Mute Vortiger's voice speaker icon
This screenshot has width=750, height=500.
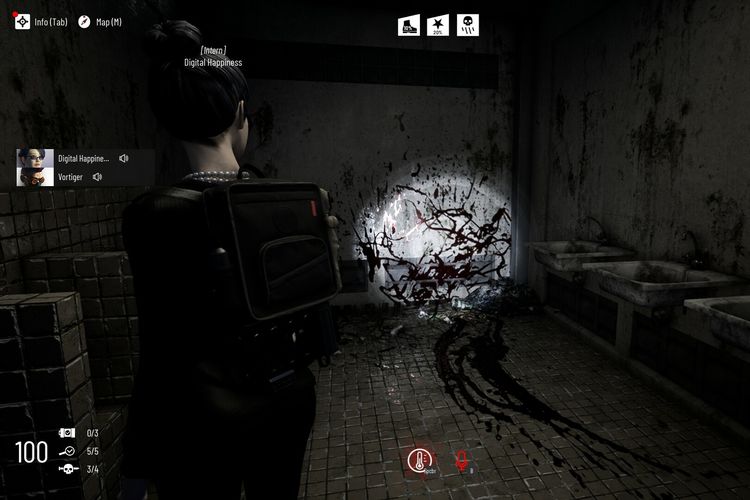pyautogui.click(x=98, y=177)
